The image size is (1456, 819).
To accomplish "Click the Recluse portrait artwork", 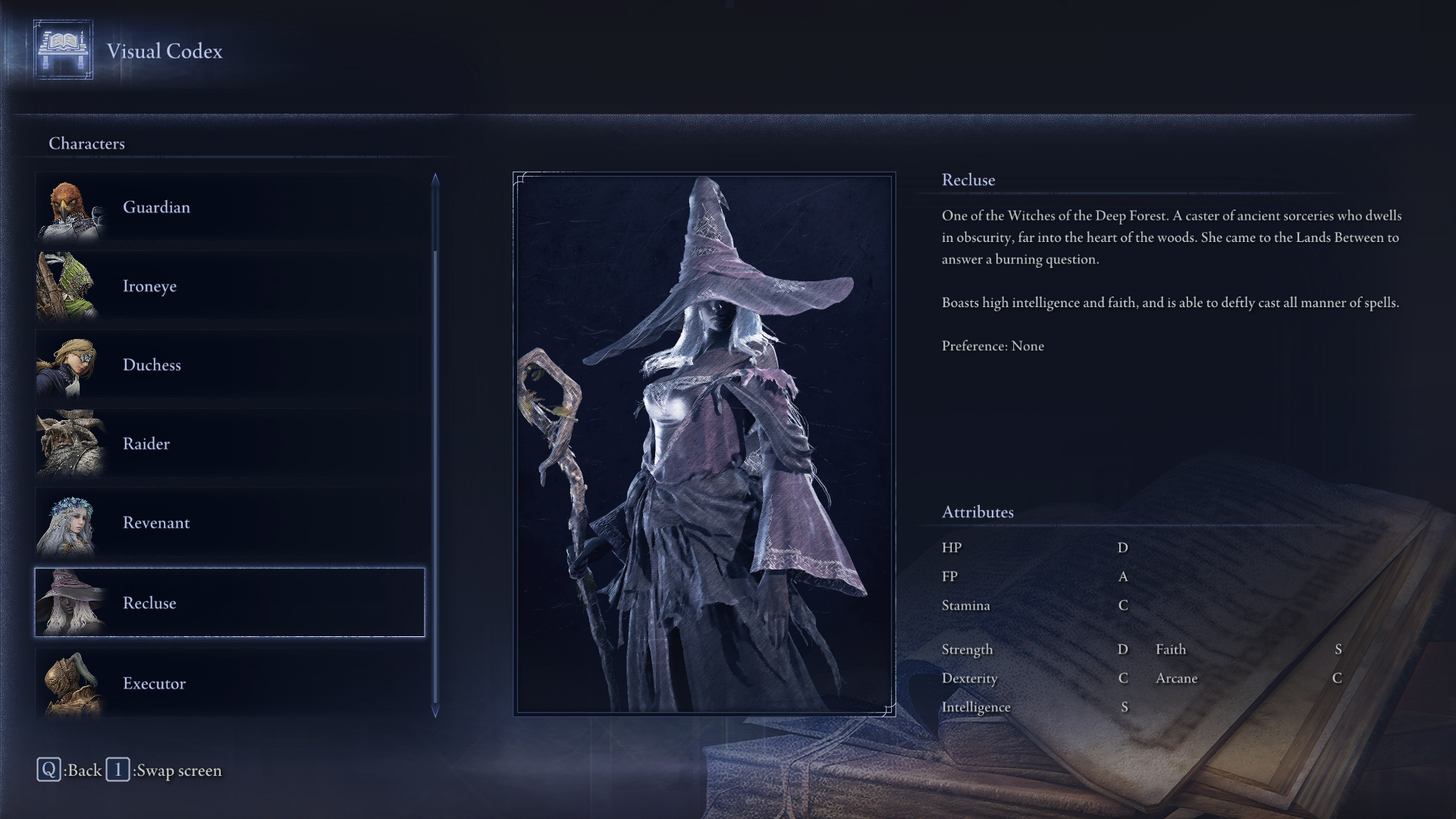I will click(x=704, y=444).
